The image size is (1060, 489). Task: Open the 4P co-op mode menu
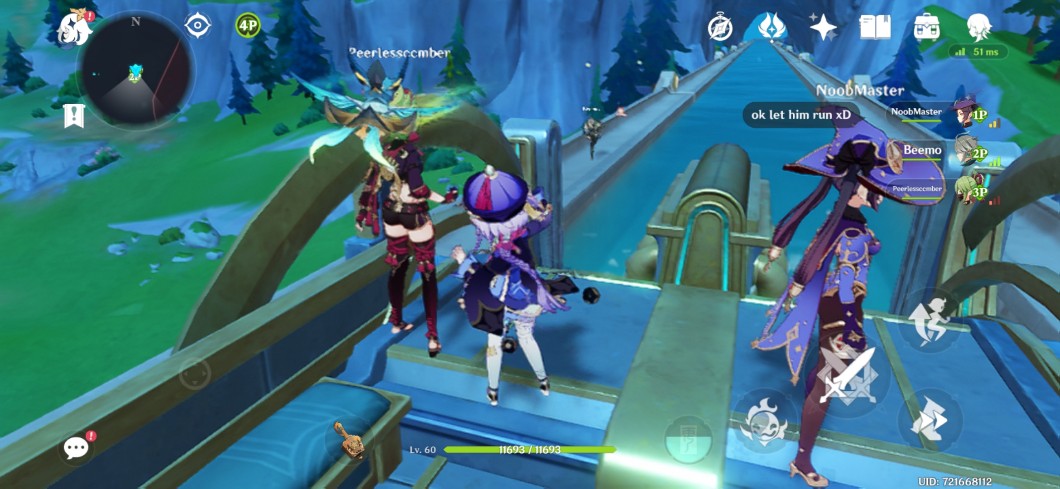tap(248, 25)
